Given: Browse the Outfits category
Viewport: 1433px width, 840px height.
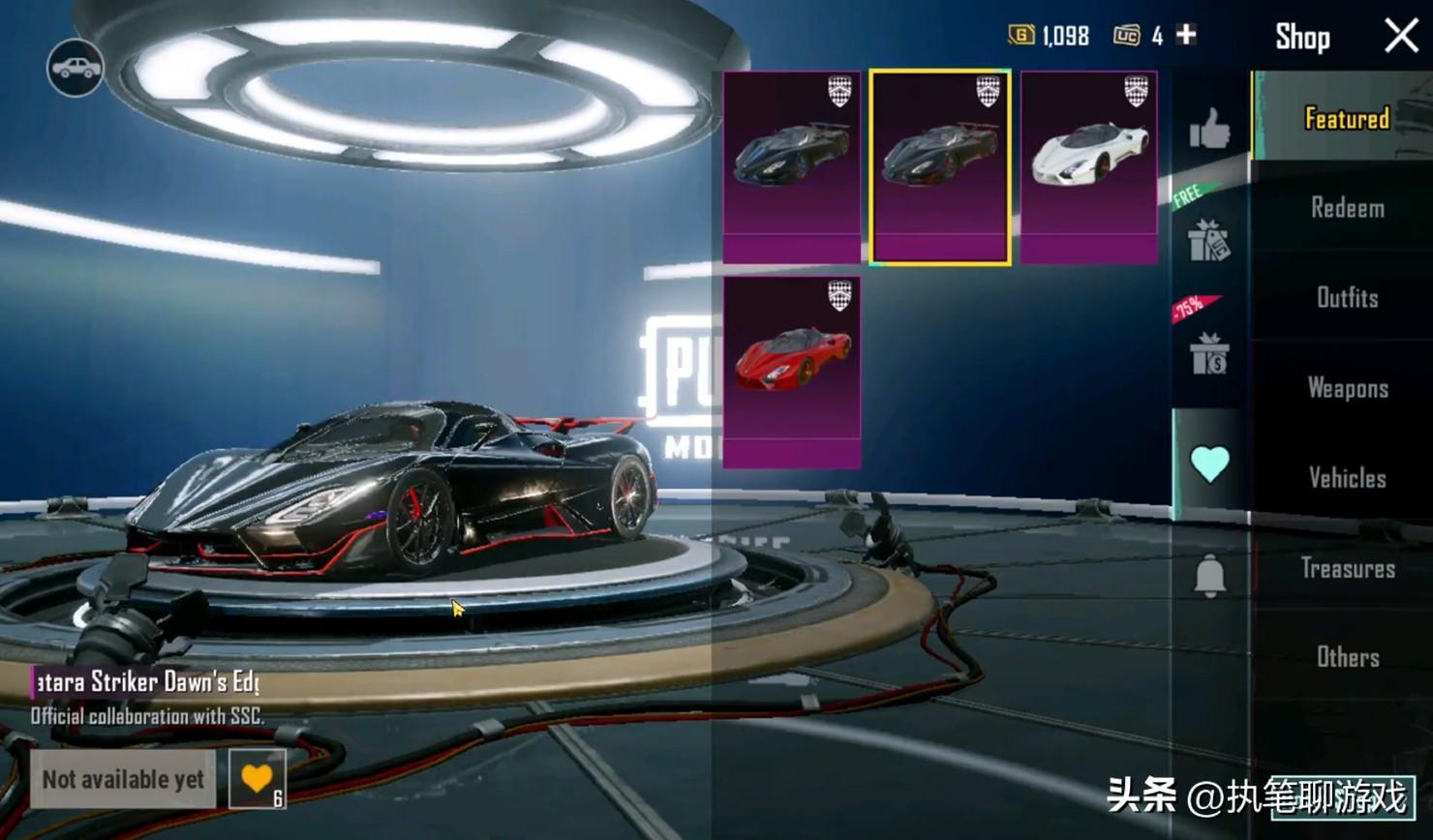Looking at the screenshot, I should 1347,298.
